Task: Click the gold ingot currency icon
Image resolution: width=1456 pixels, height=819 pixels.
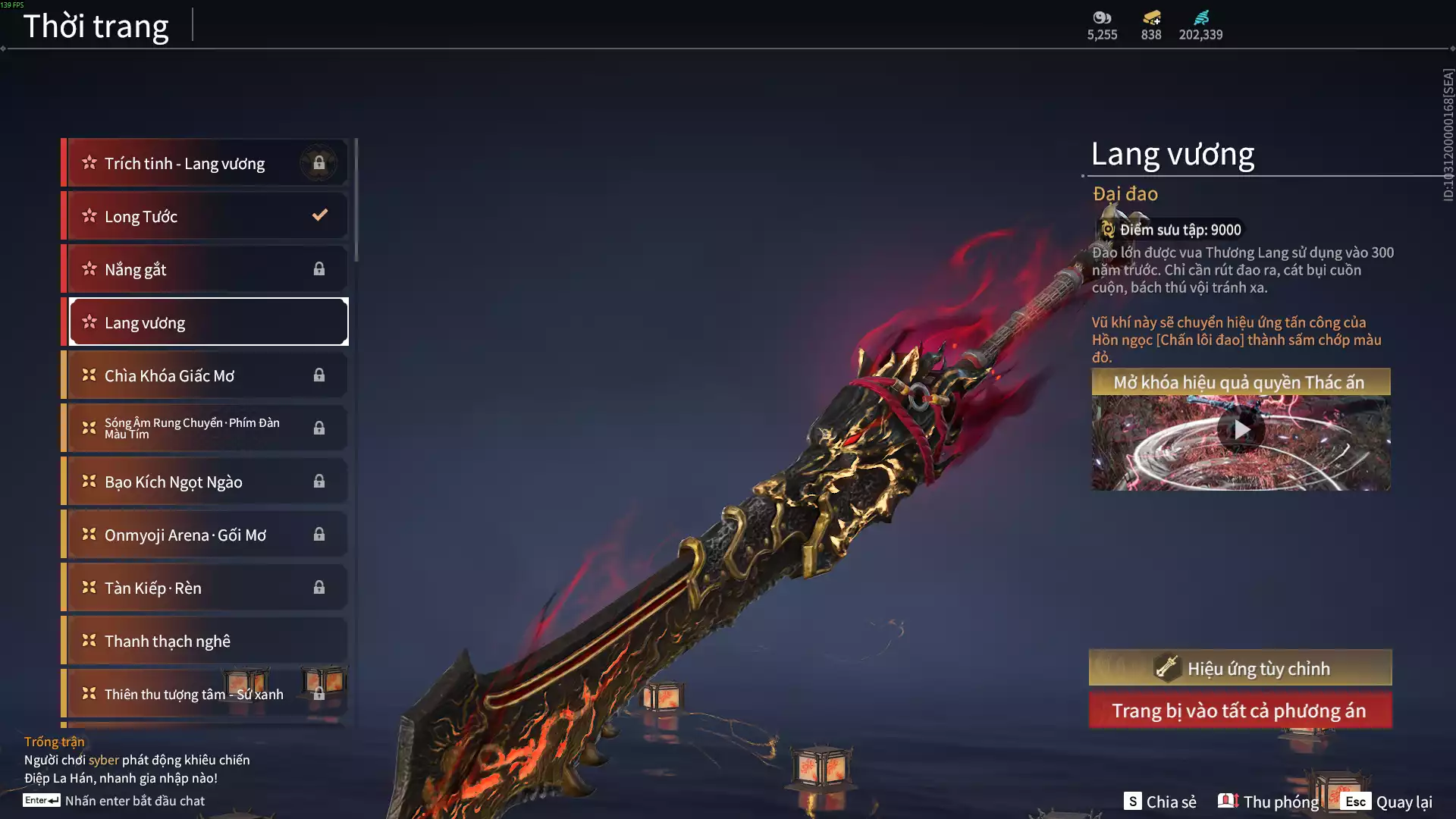Action: pyautogui.click(x=1151, y=17)
